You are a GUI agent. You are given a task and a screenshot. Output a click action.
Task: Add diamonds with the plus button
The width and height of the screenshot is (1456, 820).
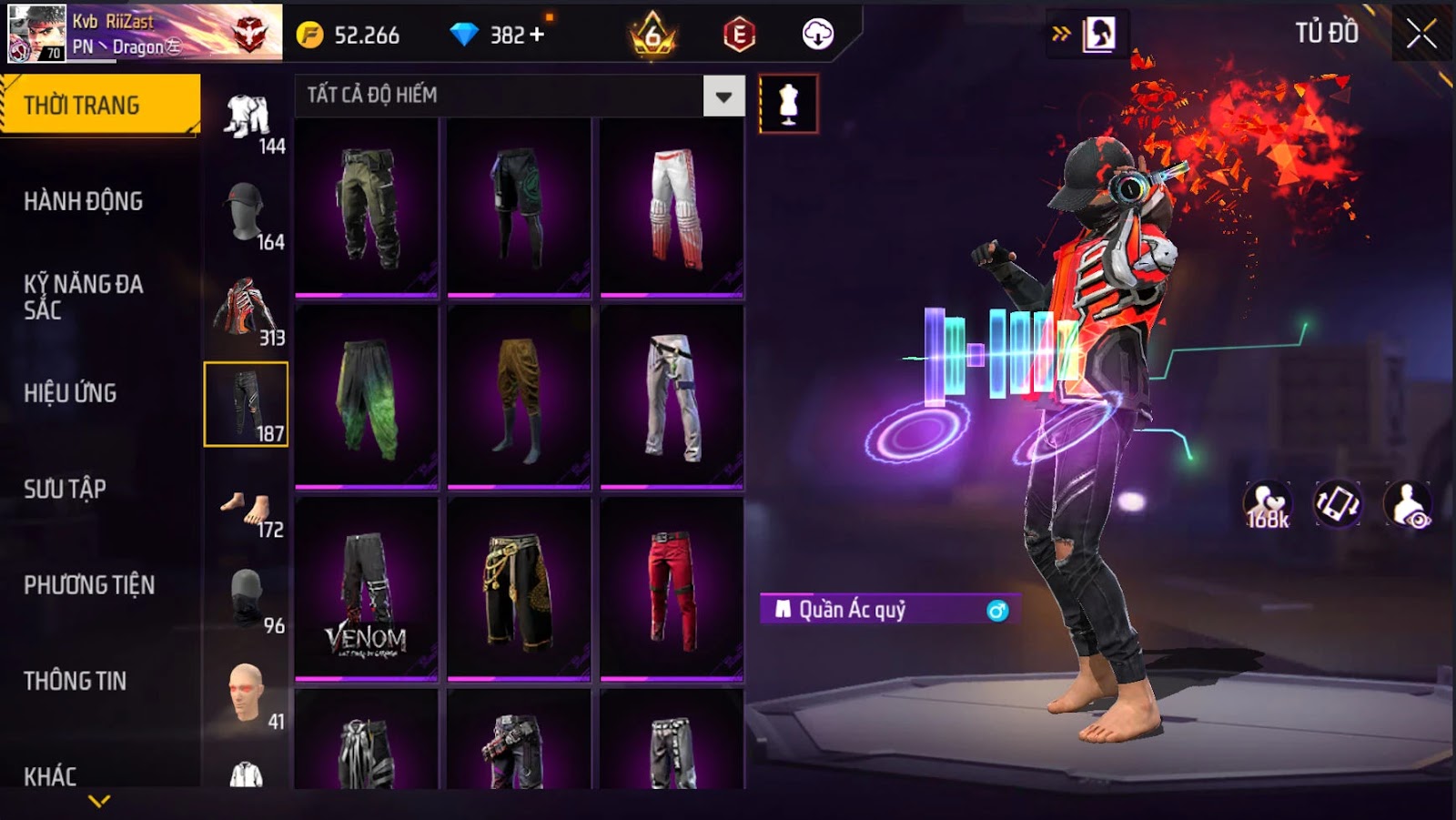tap(537, 35)
